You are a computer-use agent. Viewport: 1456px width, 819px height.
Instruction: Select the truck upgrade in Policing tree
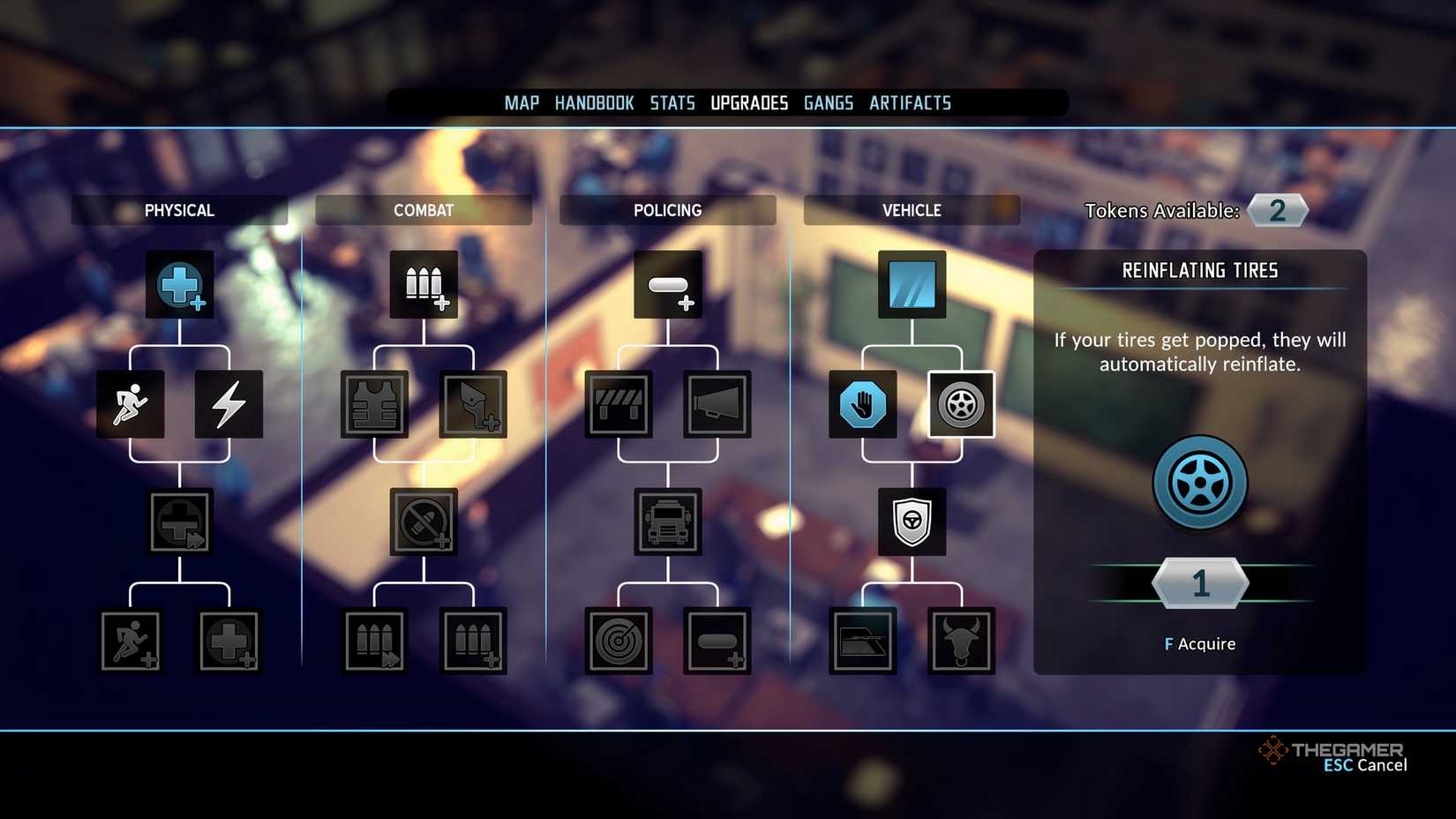(x=668, y=522)
